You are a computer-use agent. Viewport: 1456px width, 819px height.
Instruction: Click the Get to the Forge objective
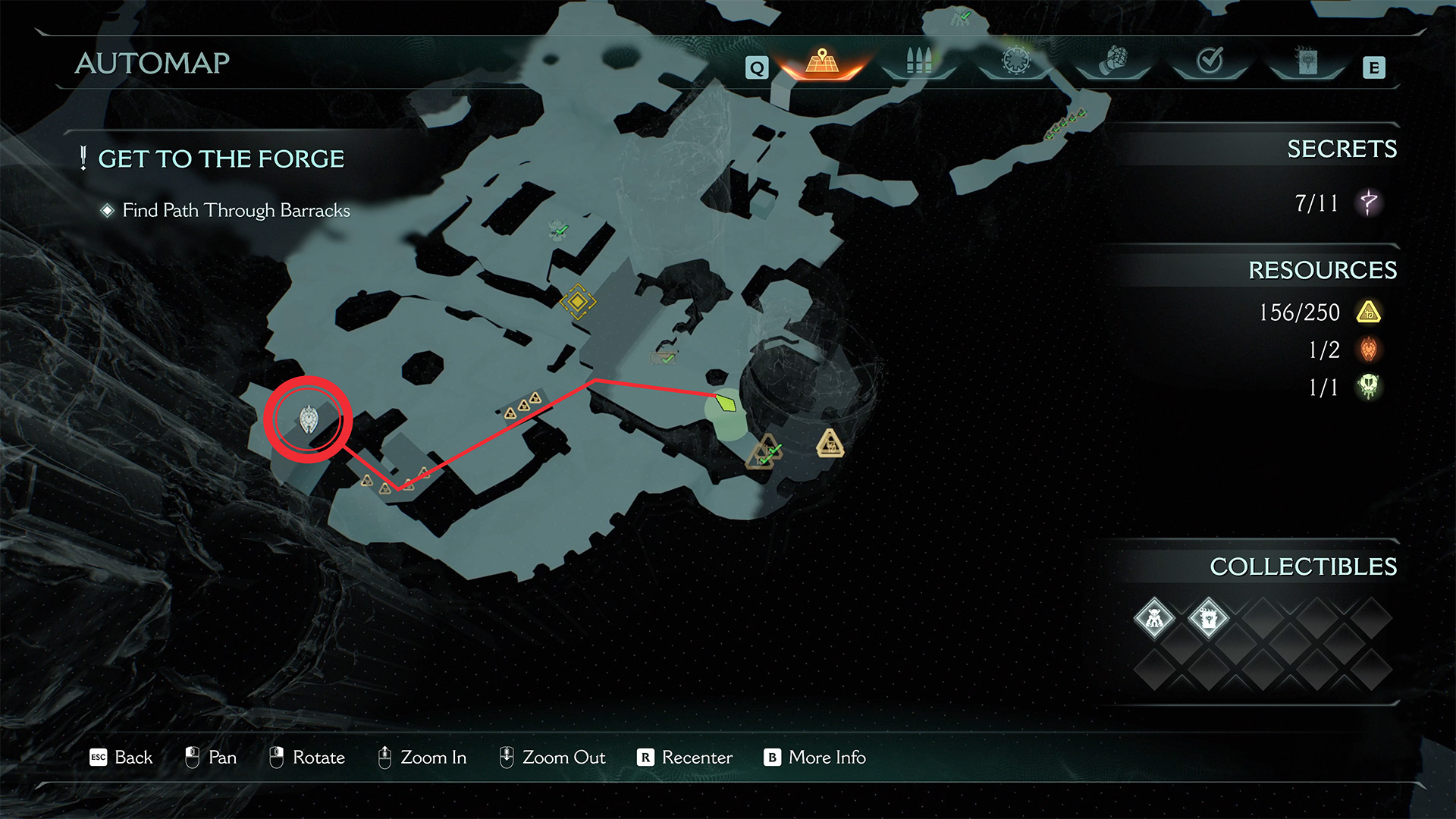click(x=221, y=159)
